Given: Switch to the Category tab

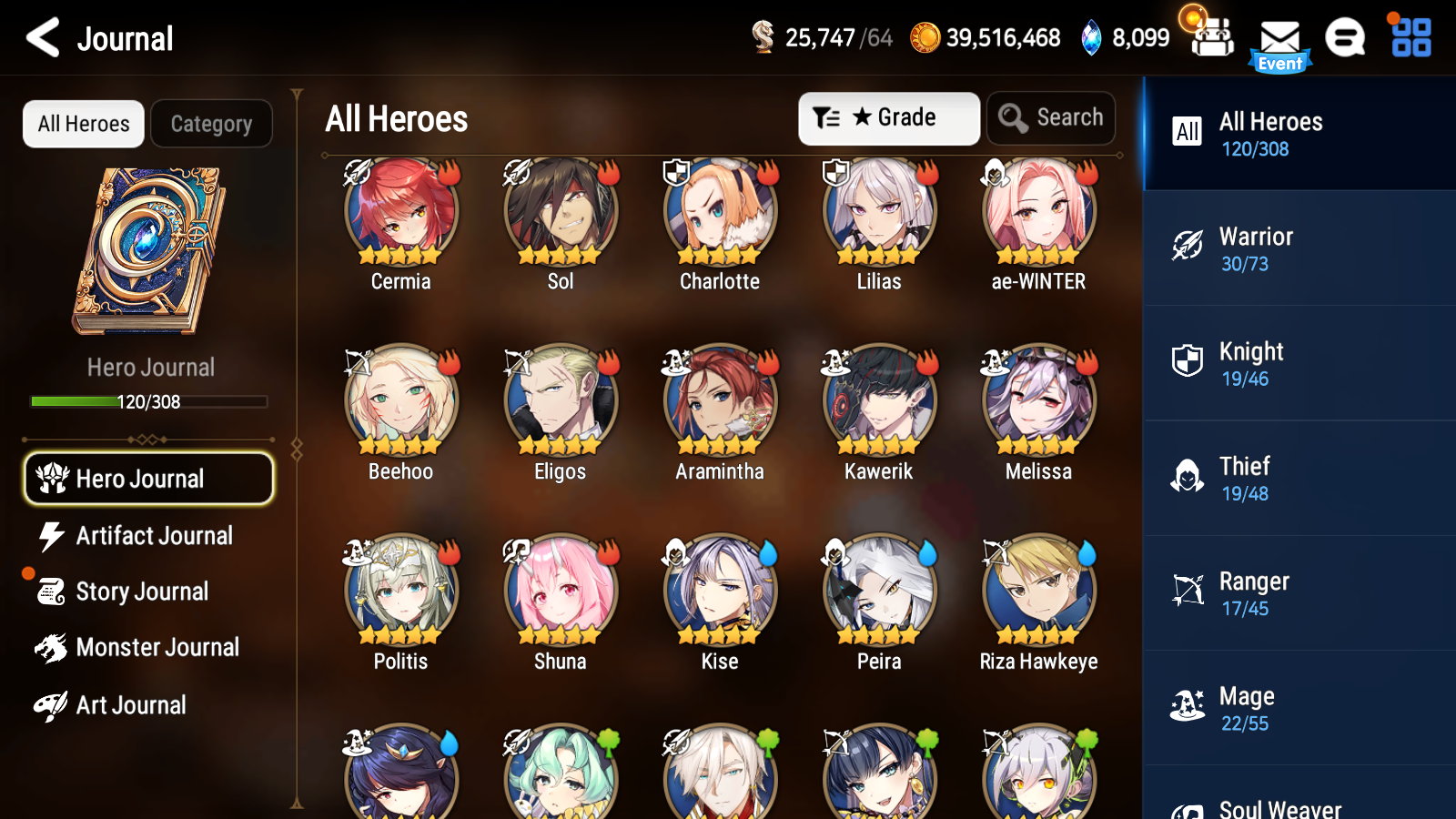Looking at the screenshot, I should coord(211,124).
